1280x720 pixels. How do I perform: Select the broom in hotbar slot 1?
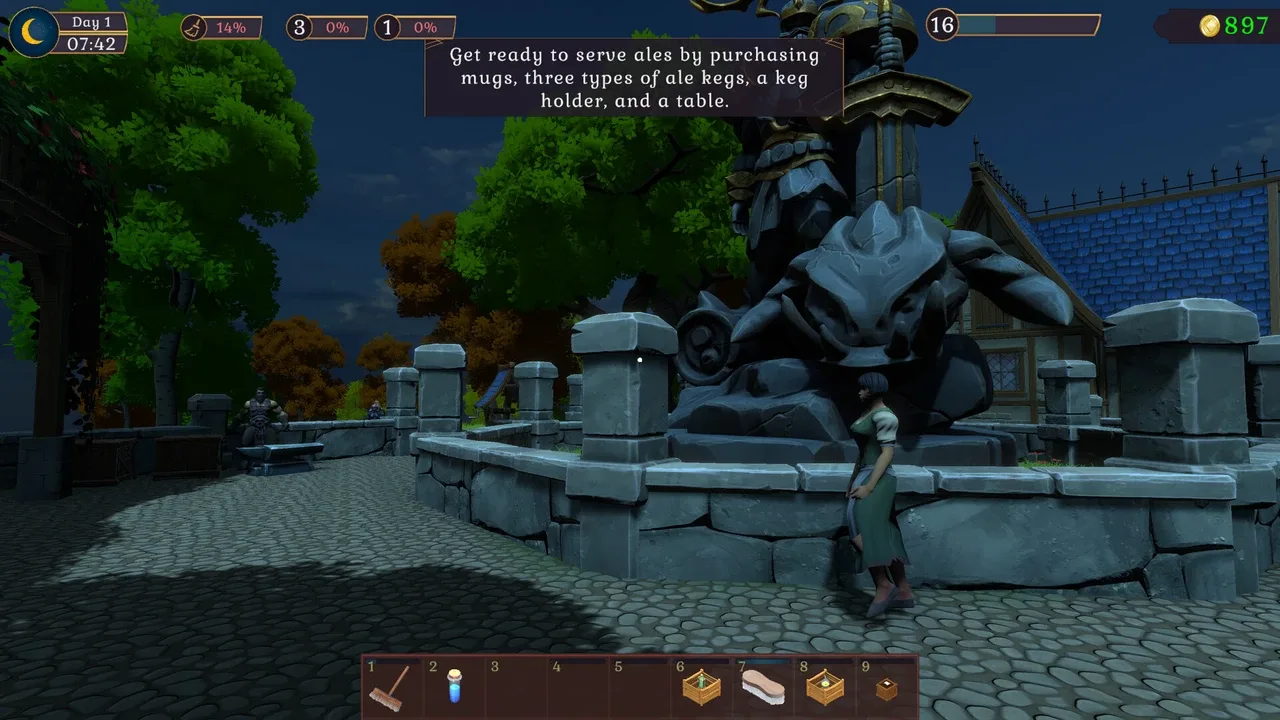tap(391, 687)
